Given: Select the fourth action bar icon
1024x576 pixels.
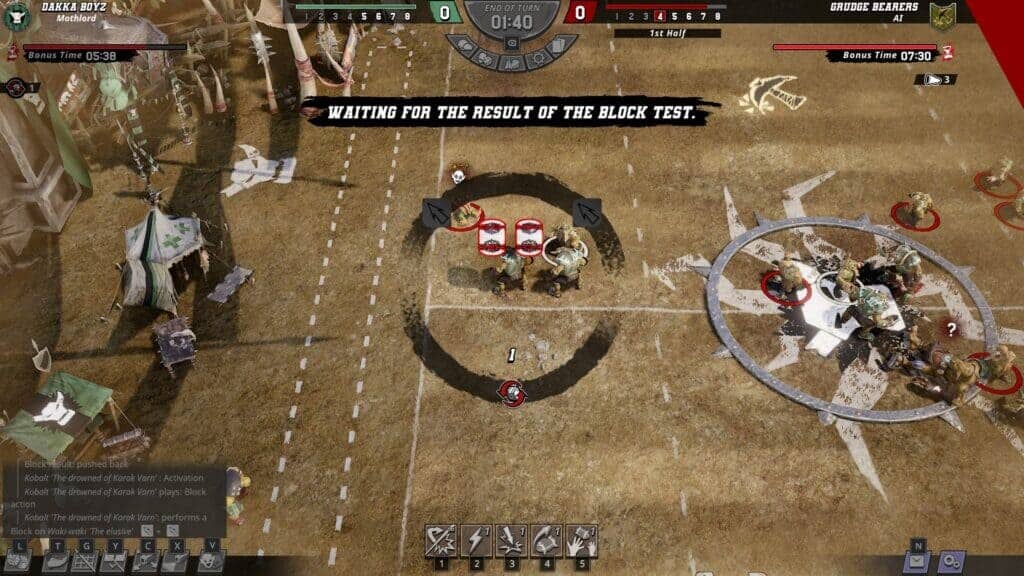Looking at the screenshot, I should (546, 540).
